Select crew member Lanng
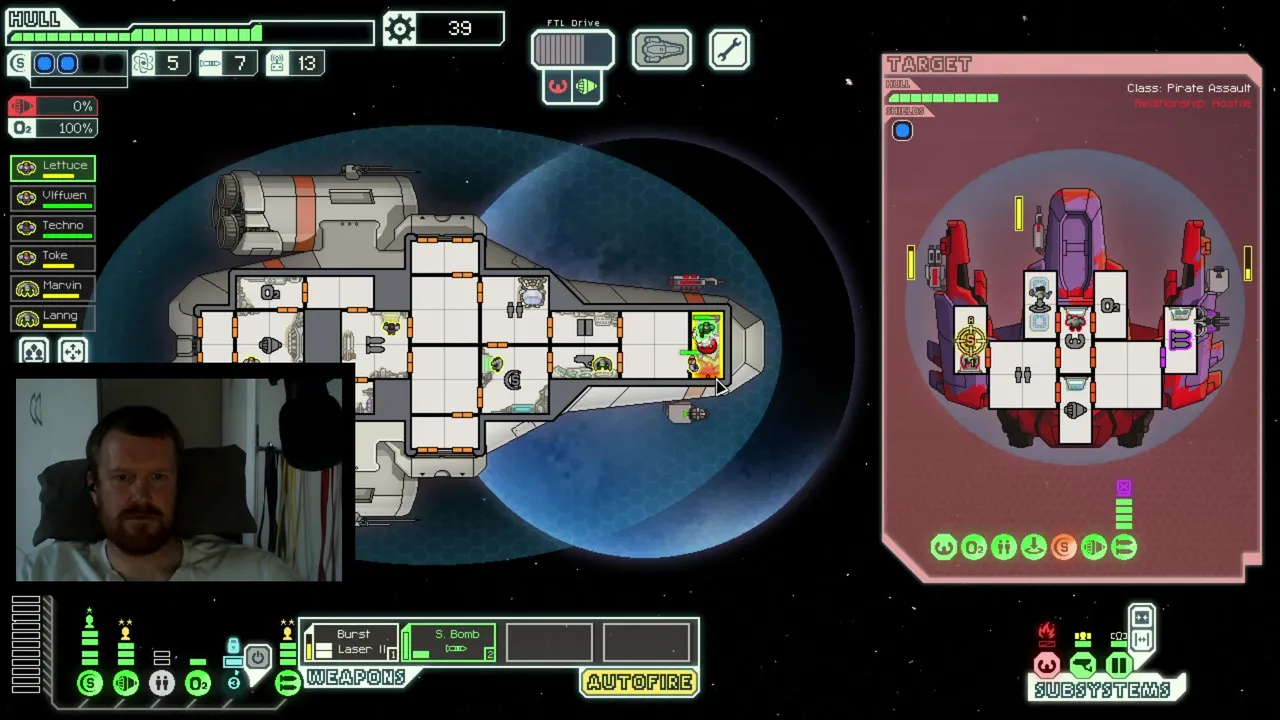 click(x=54, y=317)
